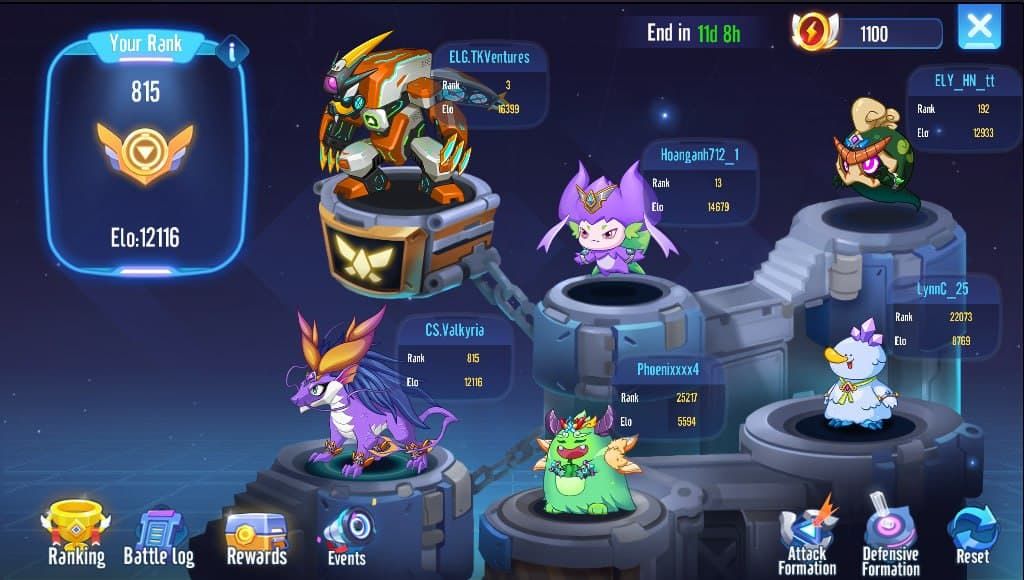Image resolution: width=1024 pixels, height=580 pixels.
Task: Show rank info via the i icon
Action: coord(232,51)
